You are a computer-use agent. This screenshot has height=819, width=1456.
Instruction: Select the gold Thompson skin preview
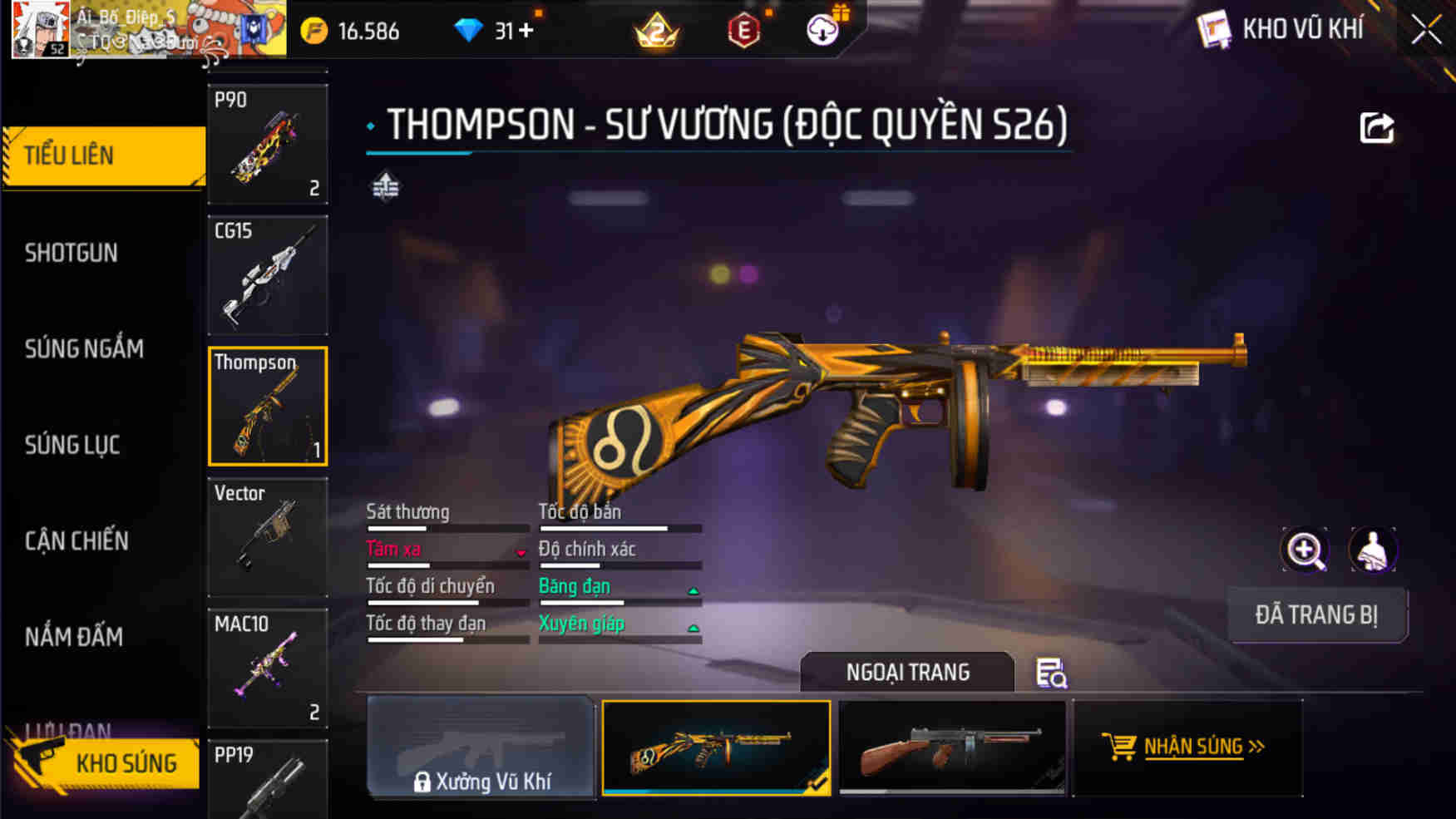pyautogui.click(x=717, y=747)
